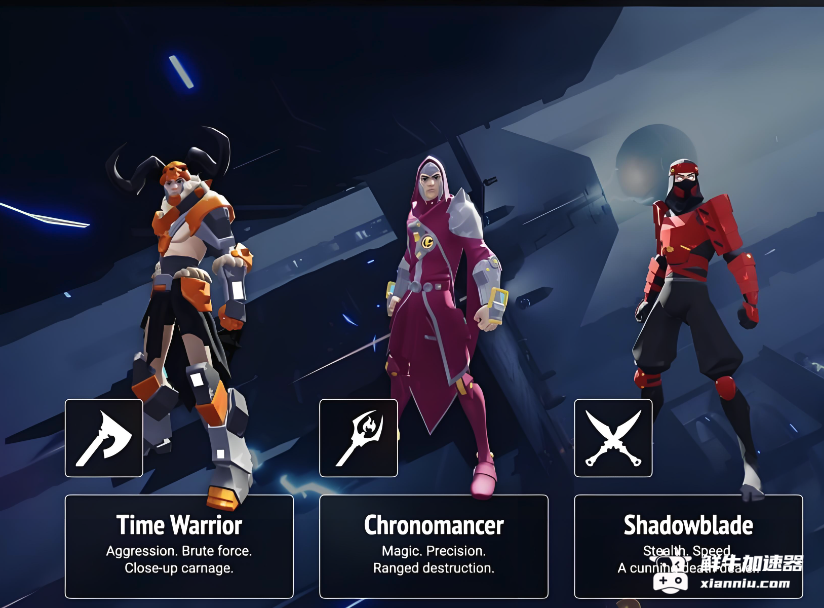Choose the Shadowblade crossed daggers icon
824x608 pixels.
coord(613,438)
